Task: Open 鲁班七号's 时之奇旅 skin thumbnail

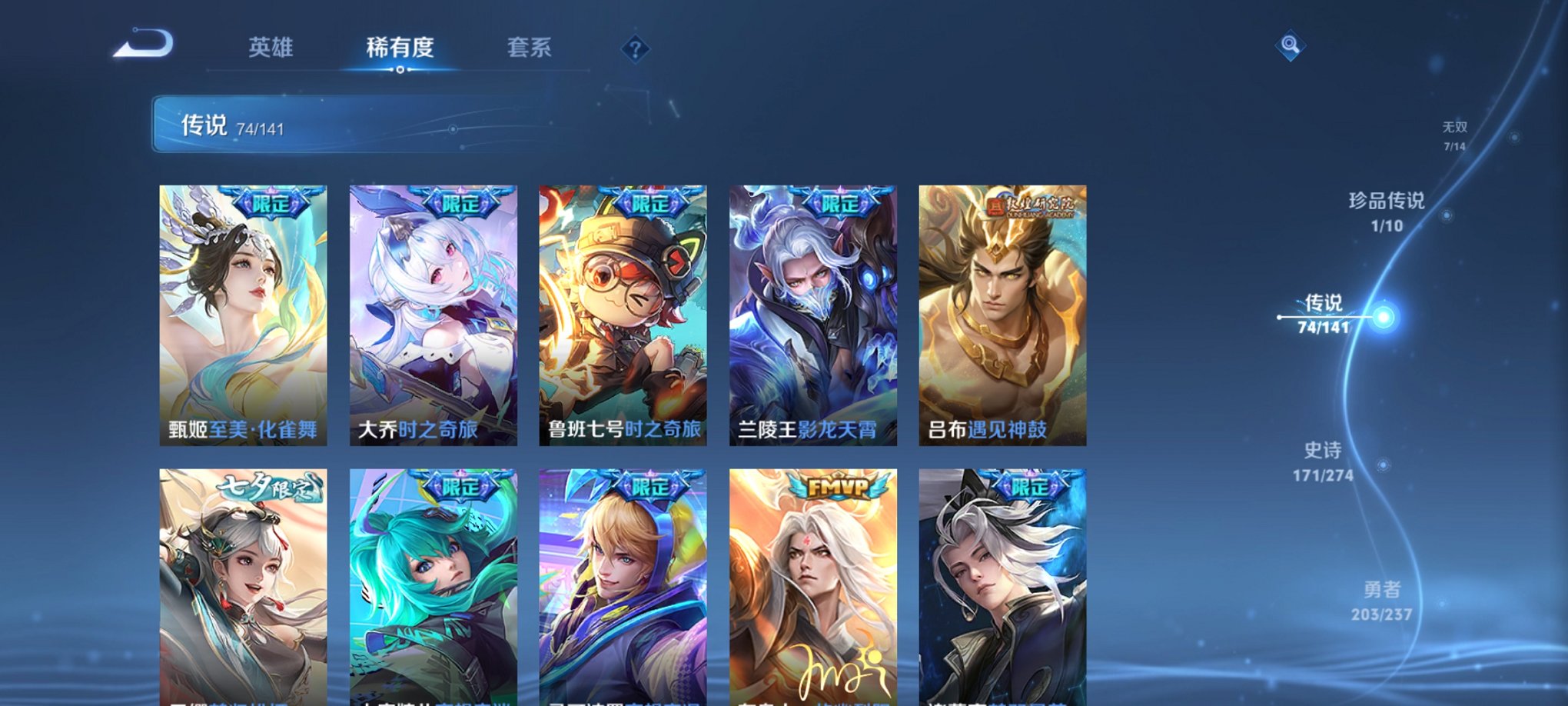Action: [625, 314]
